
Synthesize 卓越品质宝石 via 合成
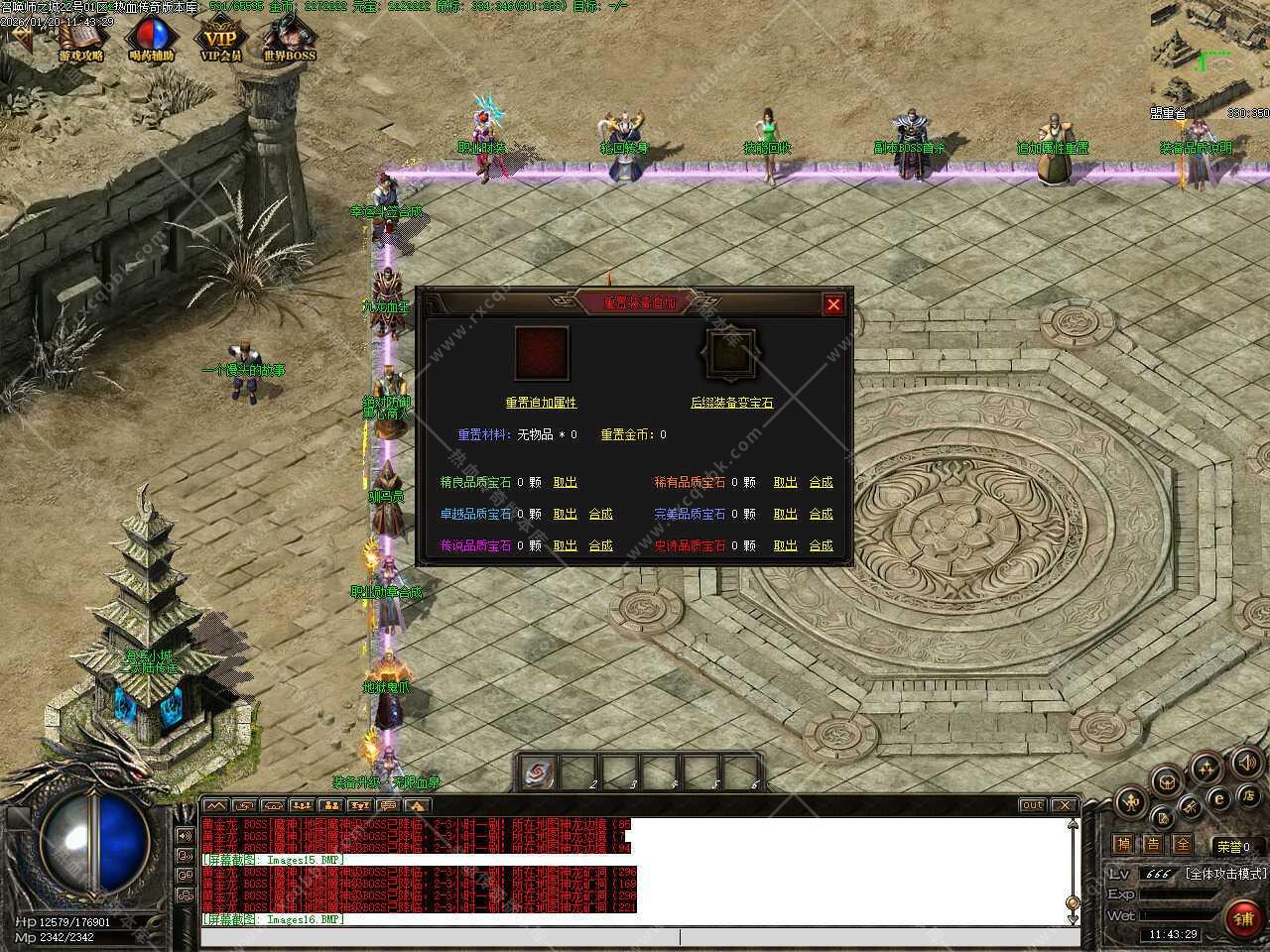(600, 514)
